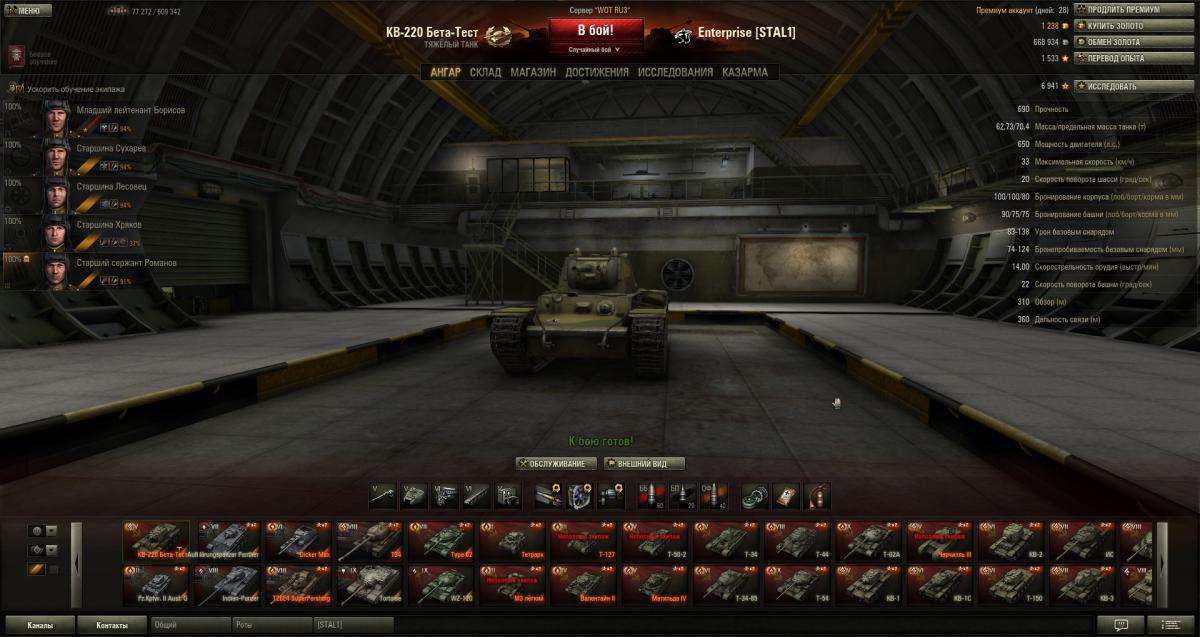Screen dimensions: 1200x637
Task: Open the Исследования tab
Action: point(675,72)
